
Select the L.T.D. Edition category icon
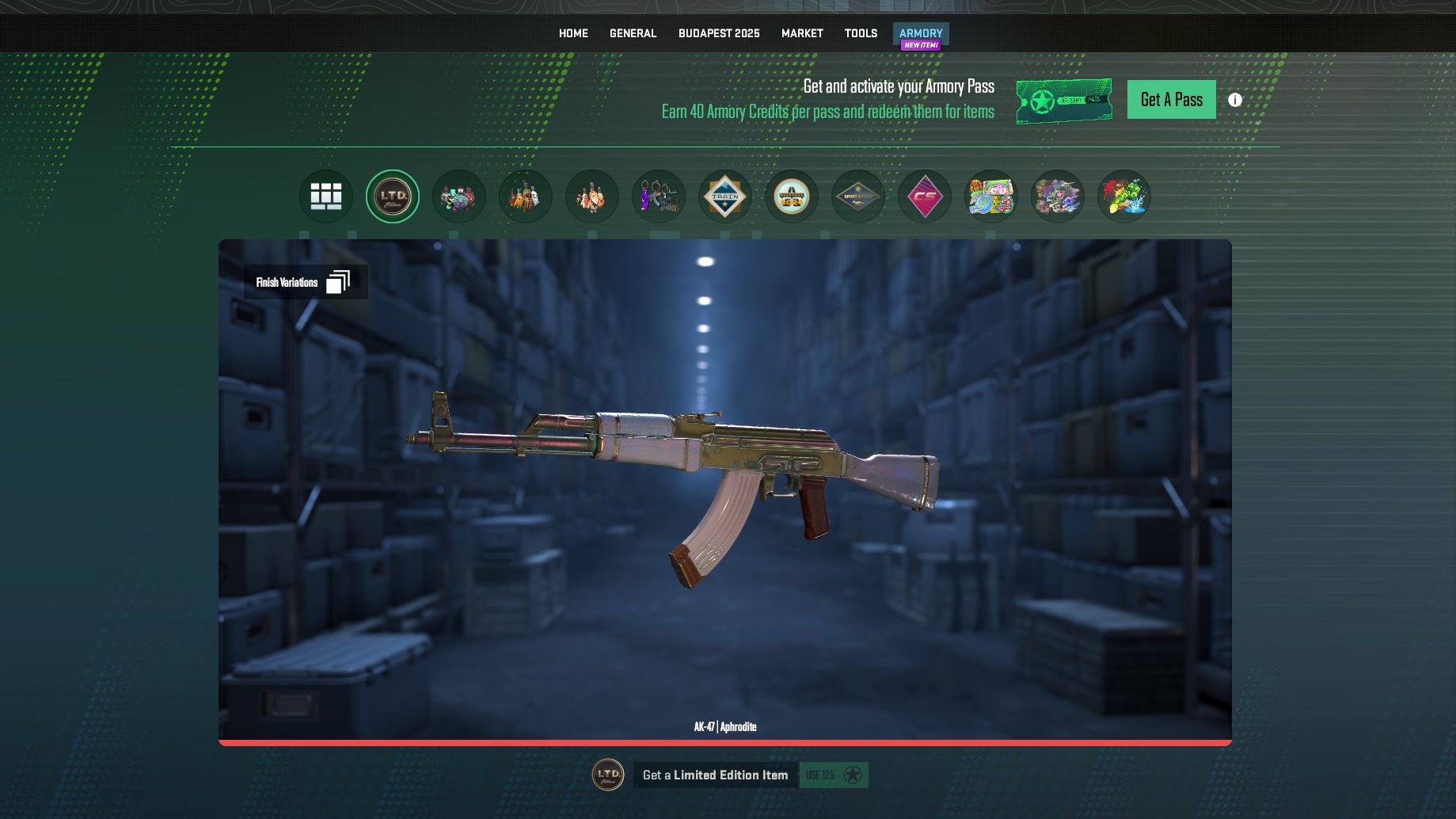tap(392, 196)
